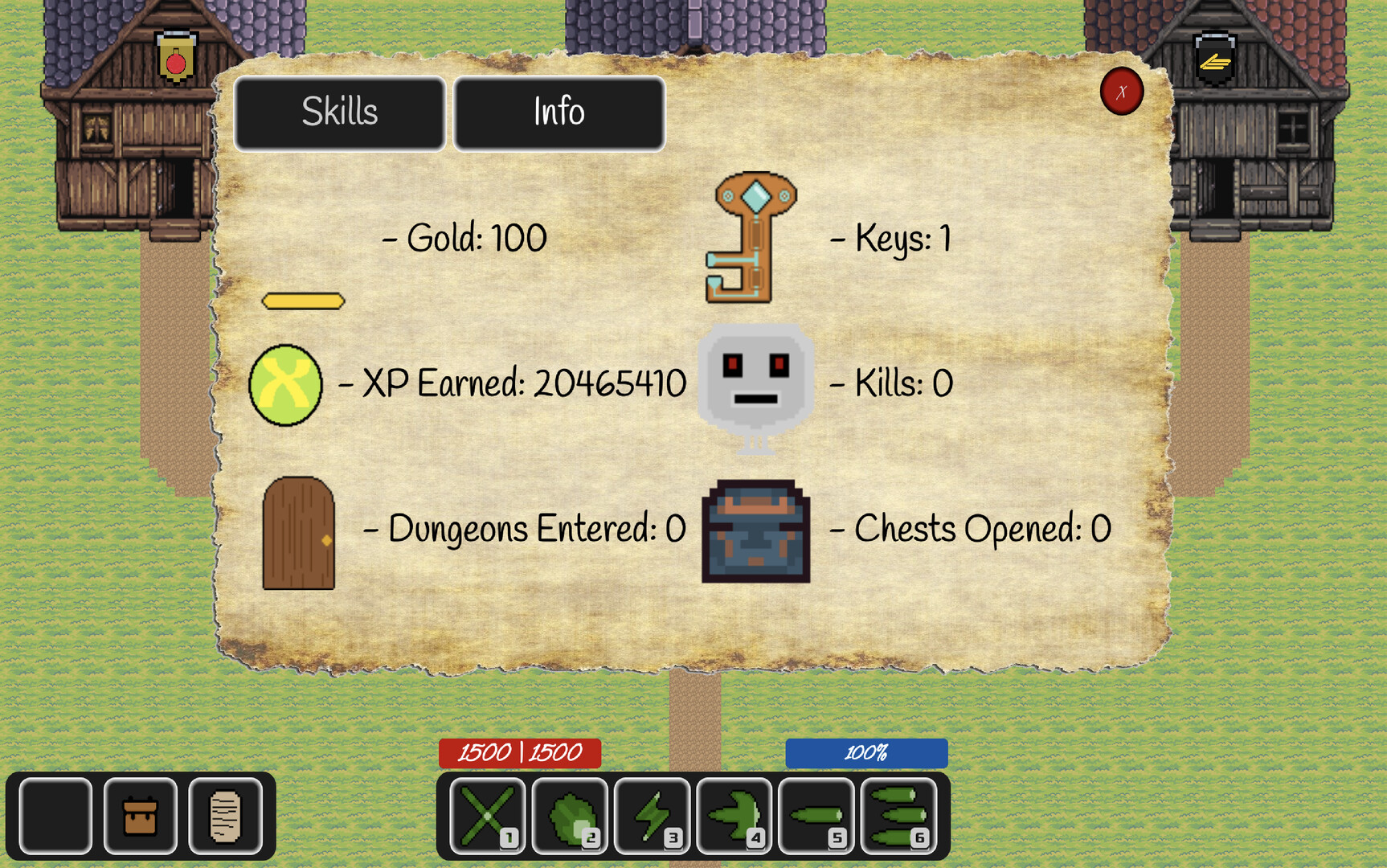Select the single bullet skill in slot 5
Viewport: 1387px width, 868px height.
(x=814, y=815)
